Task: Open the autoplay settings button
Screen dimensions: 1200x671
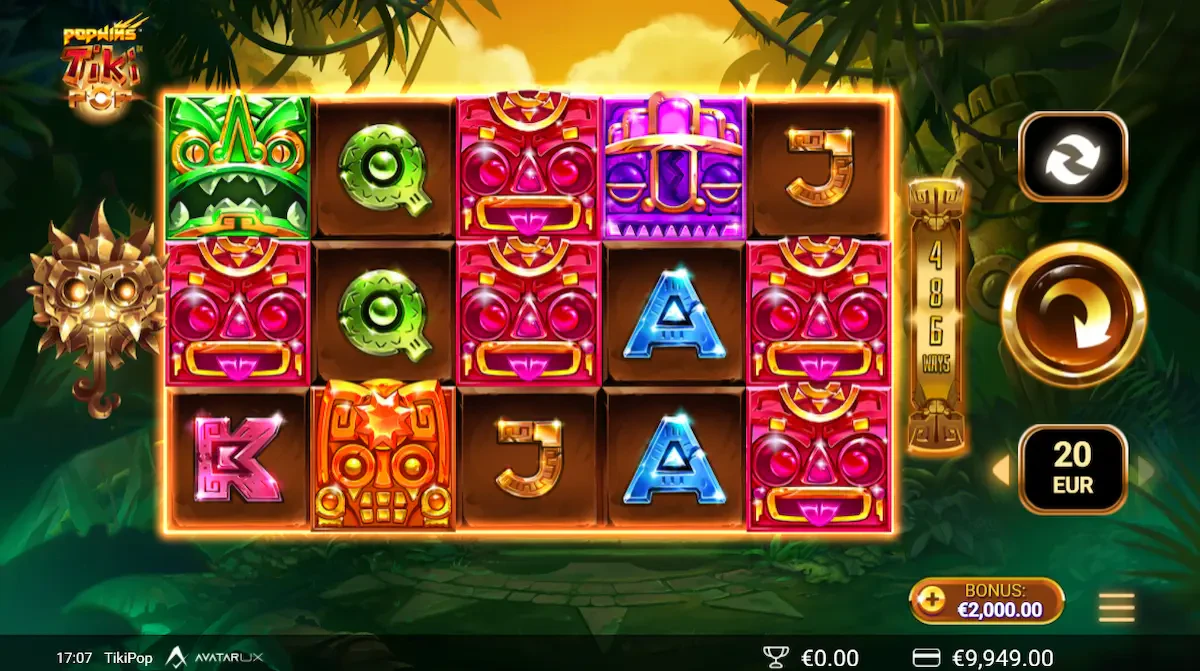Action: point(1073,157)
